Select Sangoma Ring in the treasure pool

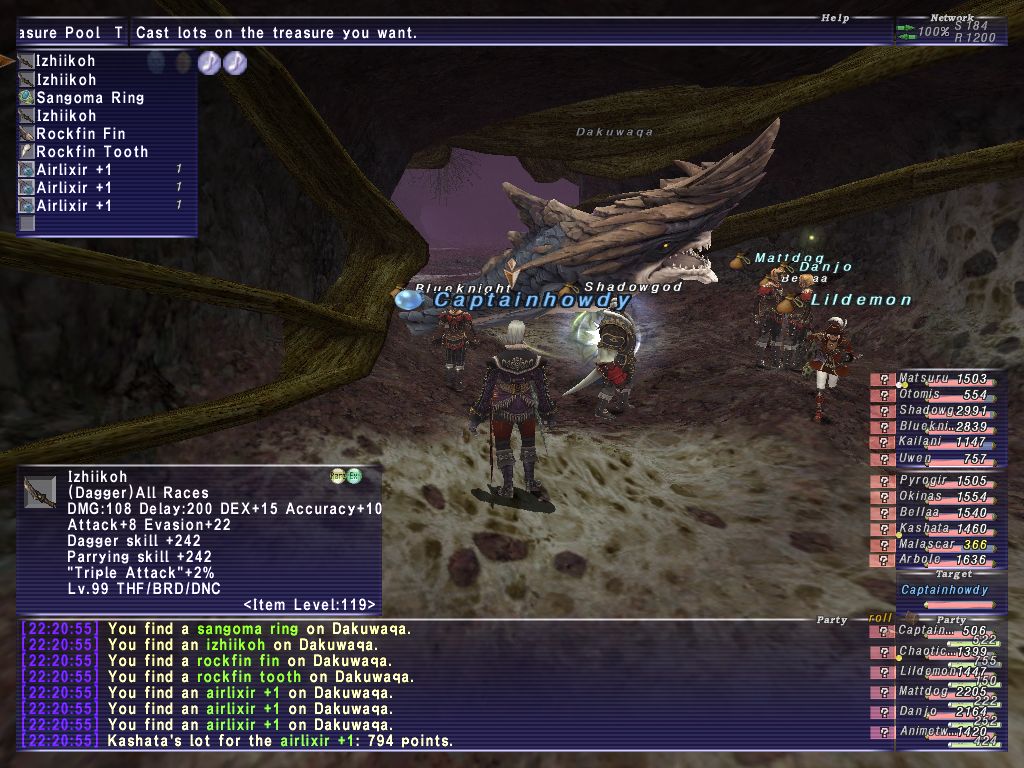point(90,98)
